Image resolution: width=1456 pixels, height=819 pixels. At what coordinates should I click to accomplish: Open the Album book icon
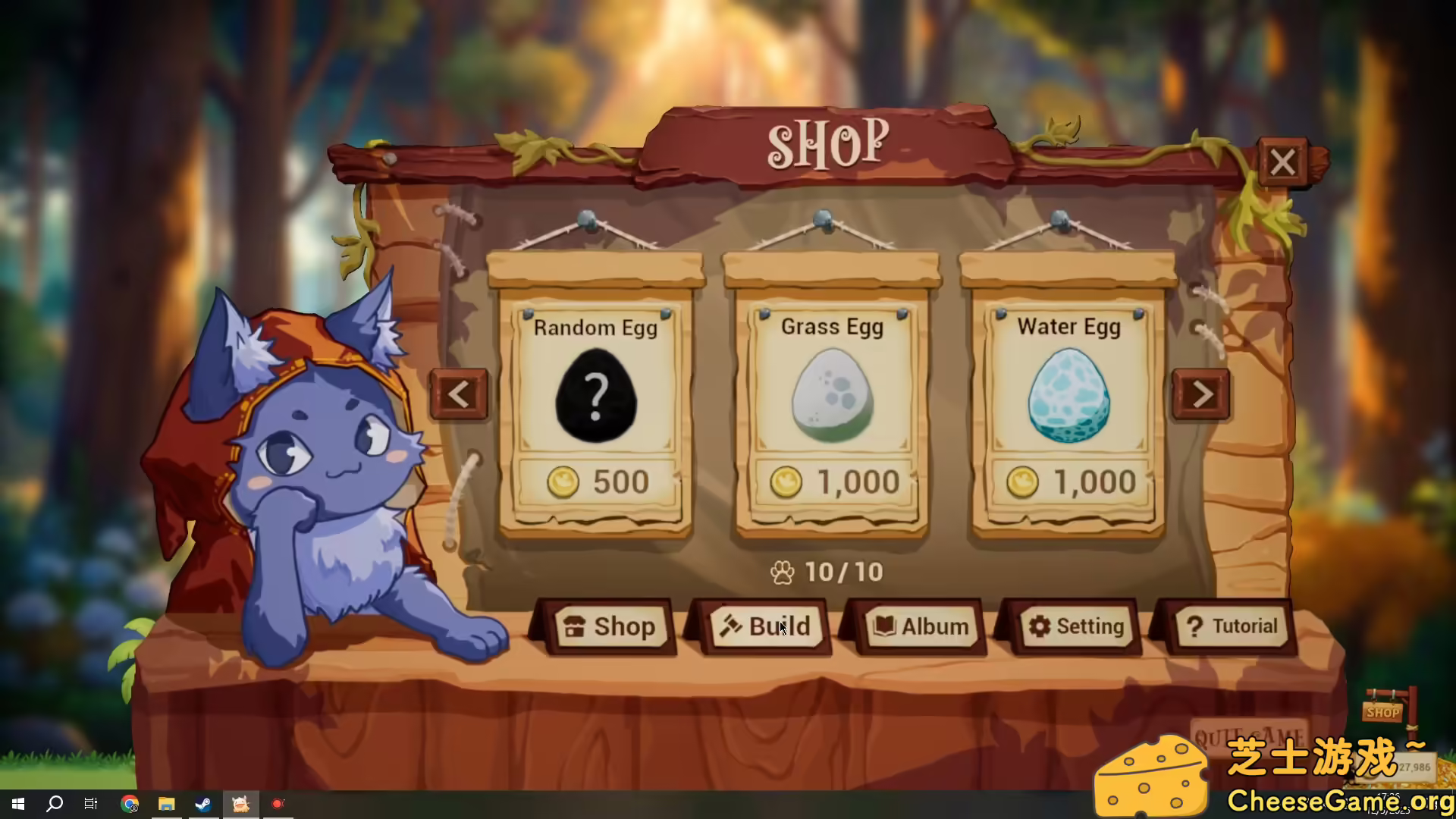886,626
